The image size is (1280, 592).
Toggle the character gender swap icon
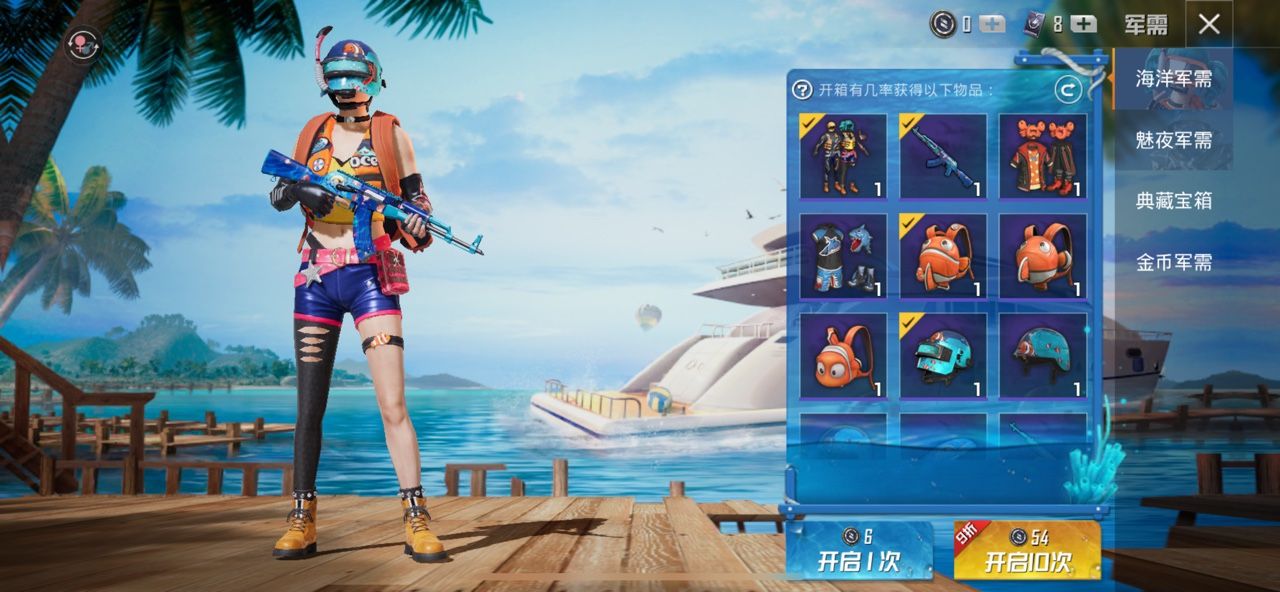[81, 43]
